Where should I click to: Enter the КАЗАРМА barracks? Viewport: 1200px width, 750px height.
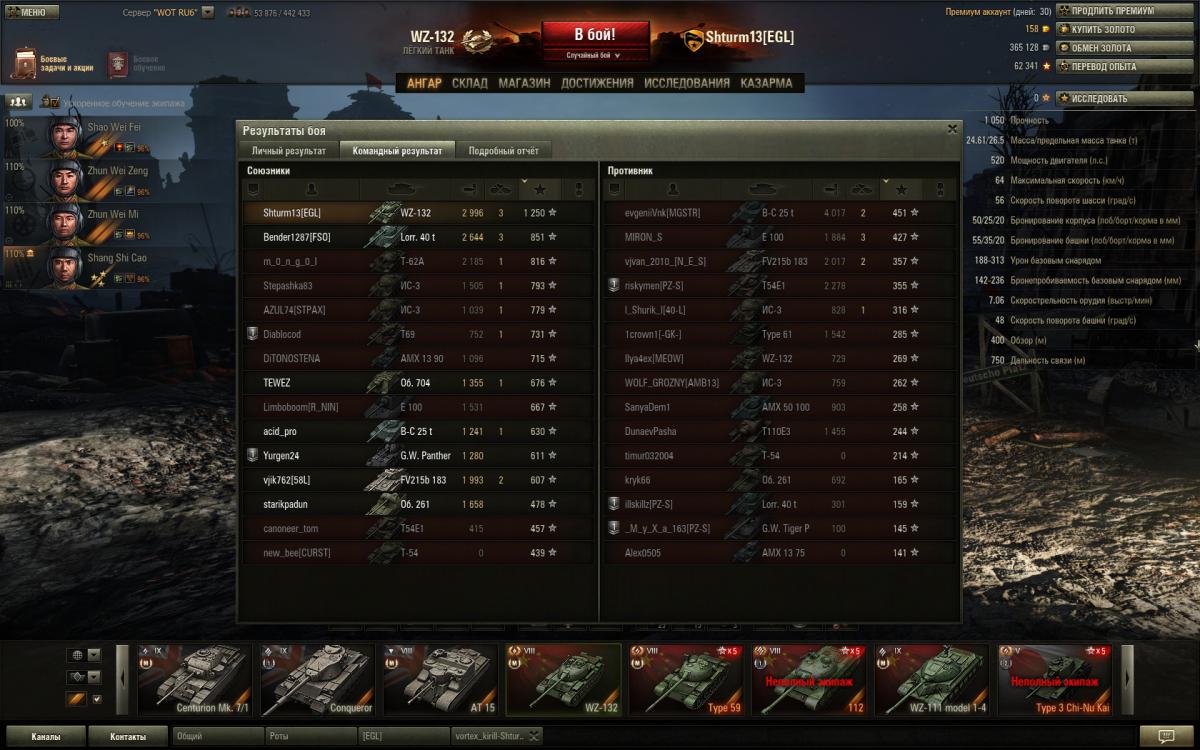[x=767, y=83]
